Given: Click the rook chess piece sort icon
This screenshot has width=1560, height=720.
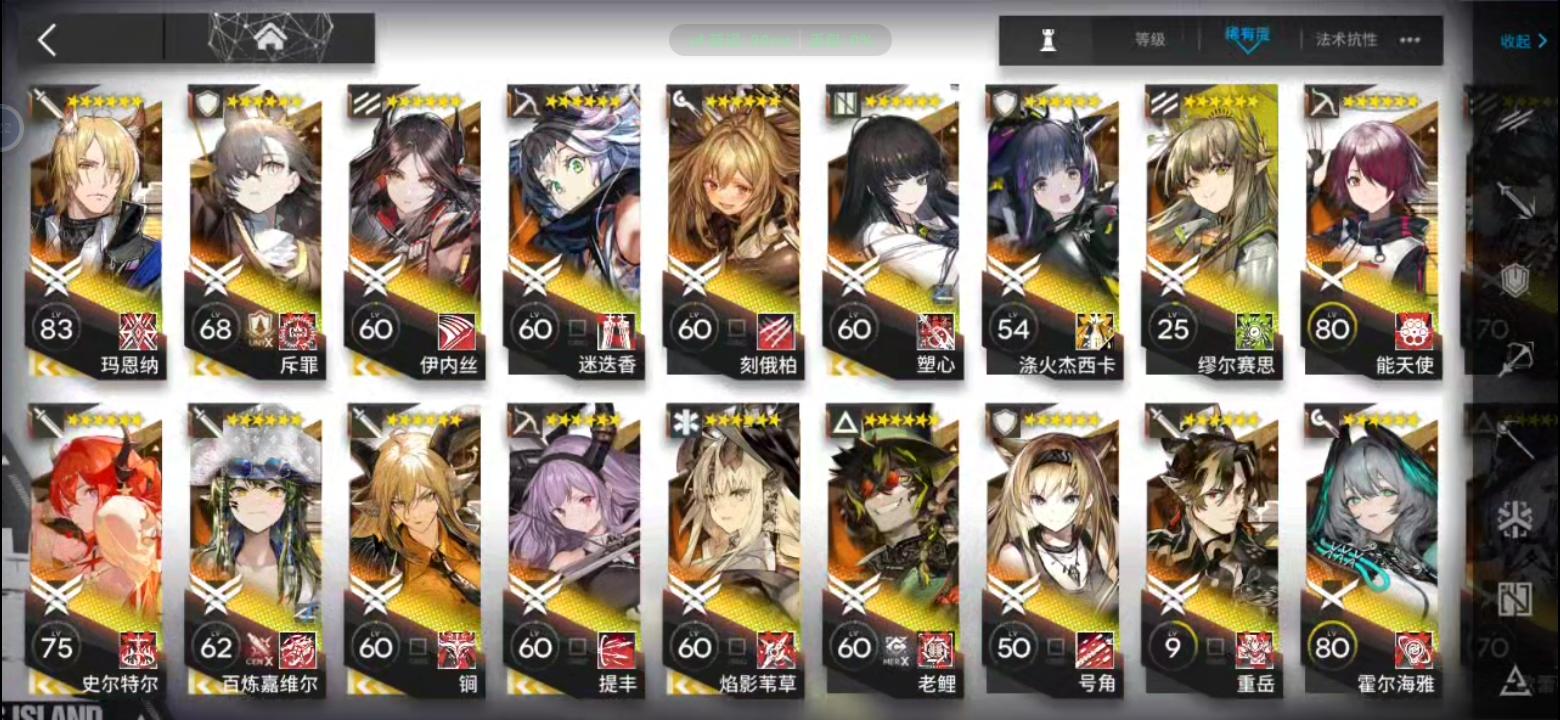Looking at the screenshot, I should tap(1048, 38).
